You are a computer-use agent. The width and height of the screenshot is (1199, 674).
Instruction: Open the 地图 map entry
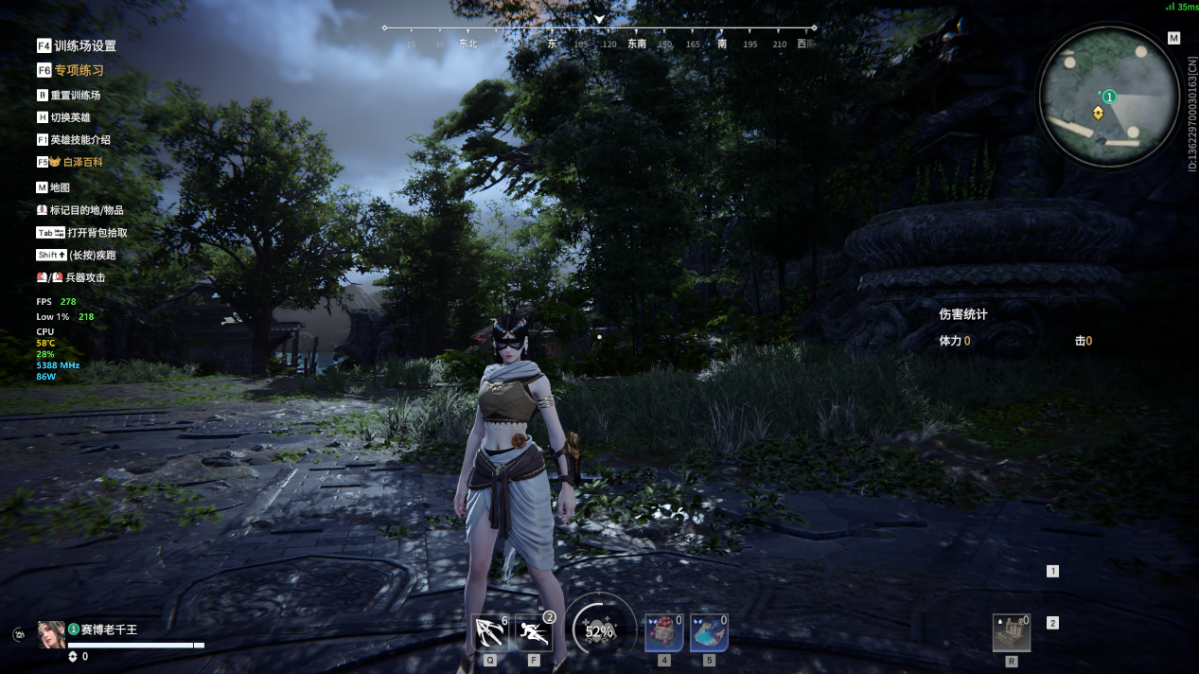click(x=59, y=188)
